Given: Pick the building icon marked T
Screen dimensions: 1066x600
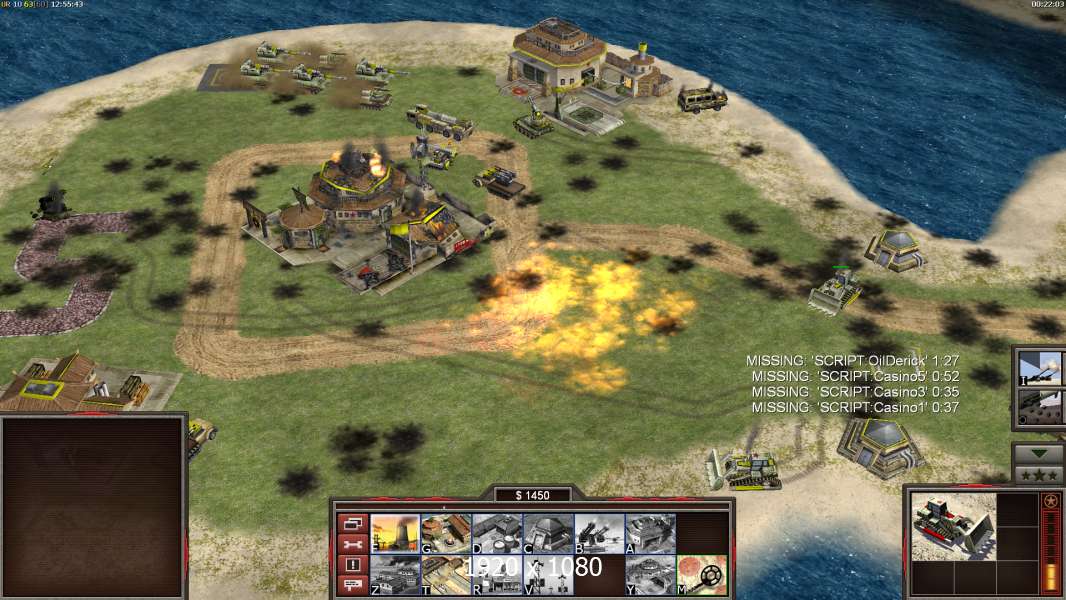Looking at the screenshot, I should pos(446,575).
